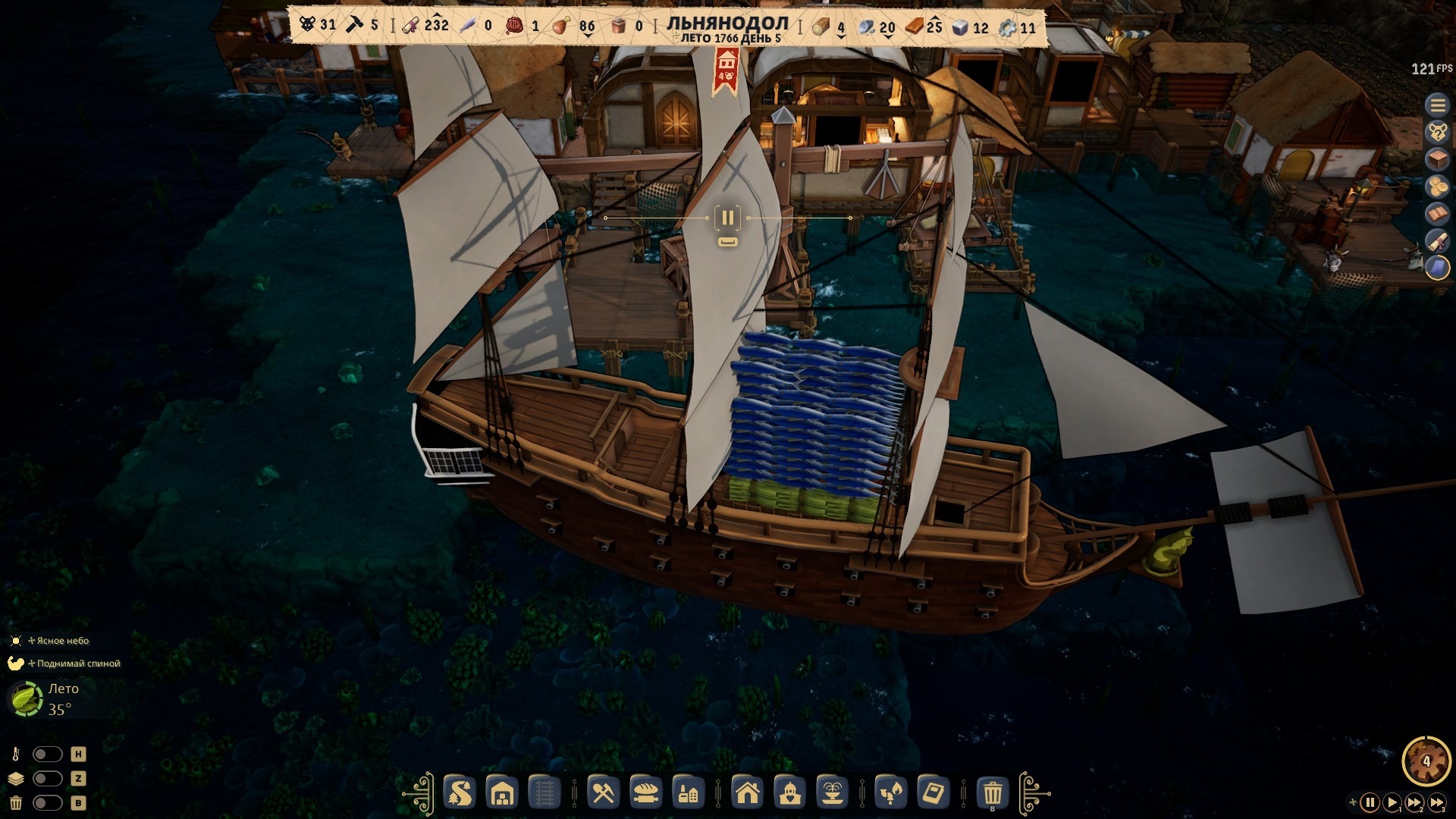
Task: Select the pickaxe and shovel build category
Action: click(604, 793)
